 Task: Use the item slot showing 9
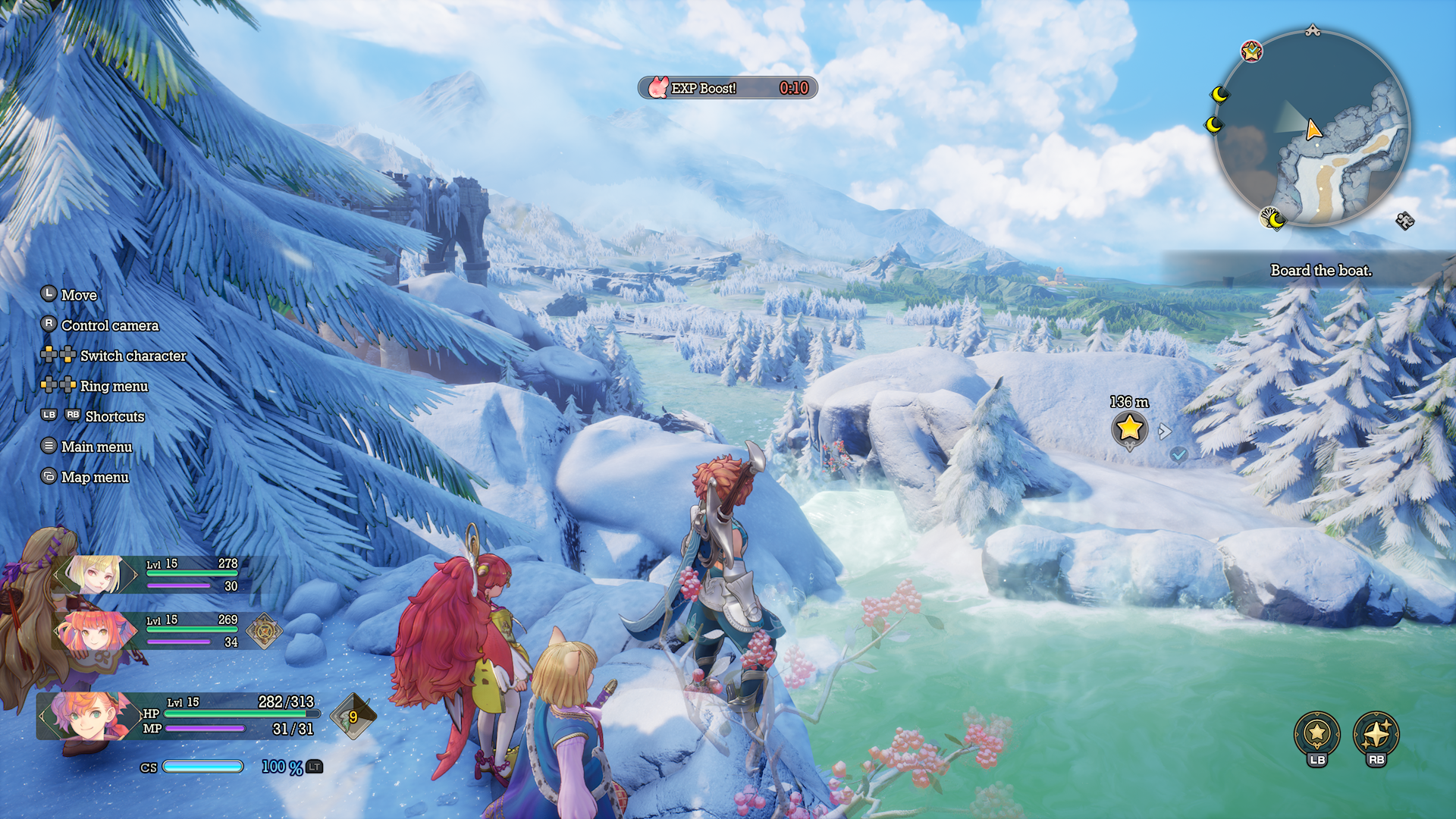click(x=353, y=717)
